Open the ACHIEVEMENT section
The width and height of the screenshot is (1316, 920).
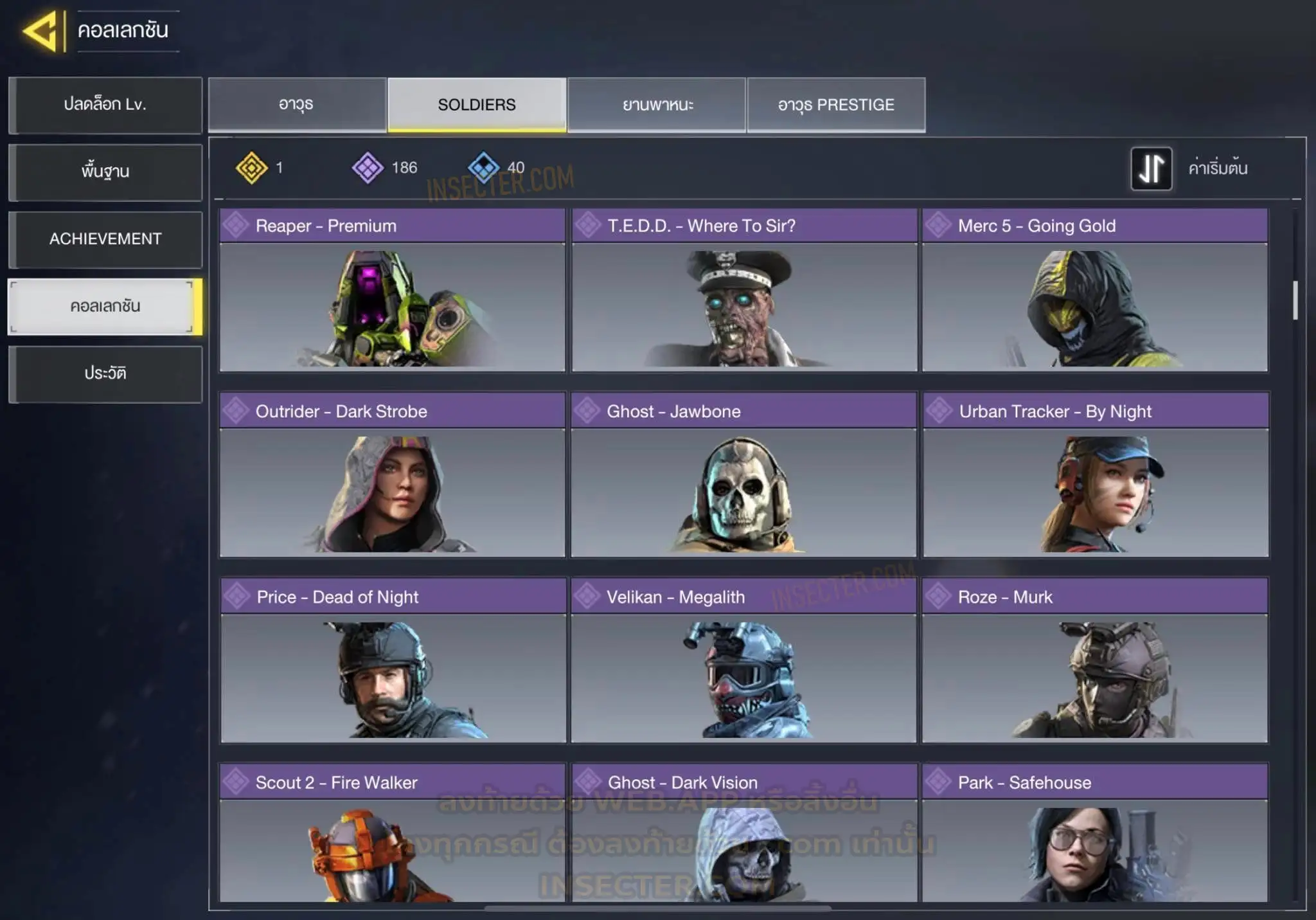tap(105, 239)
